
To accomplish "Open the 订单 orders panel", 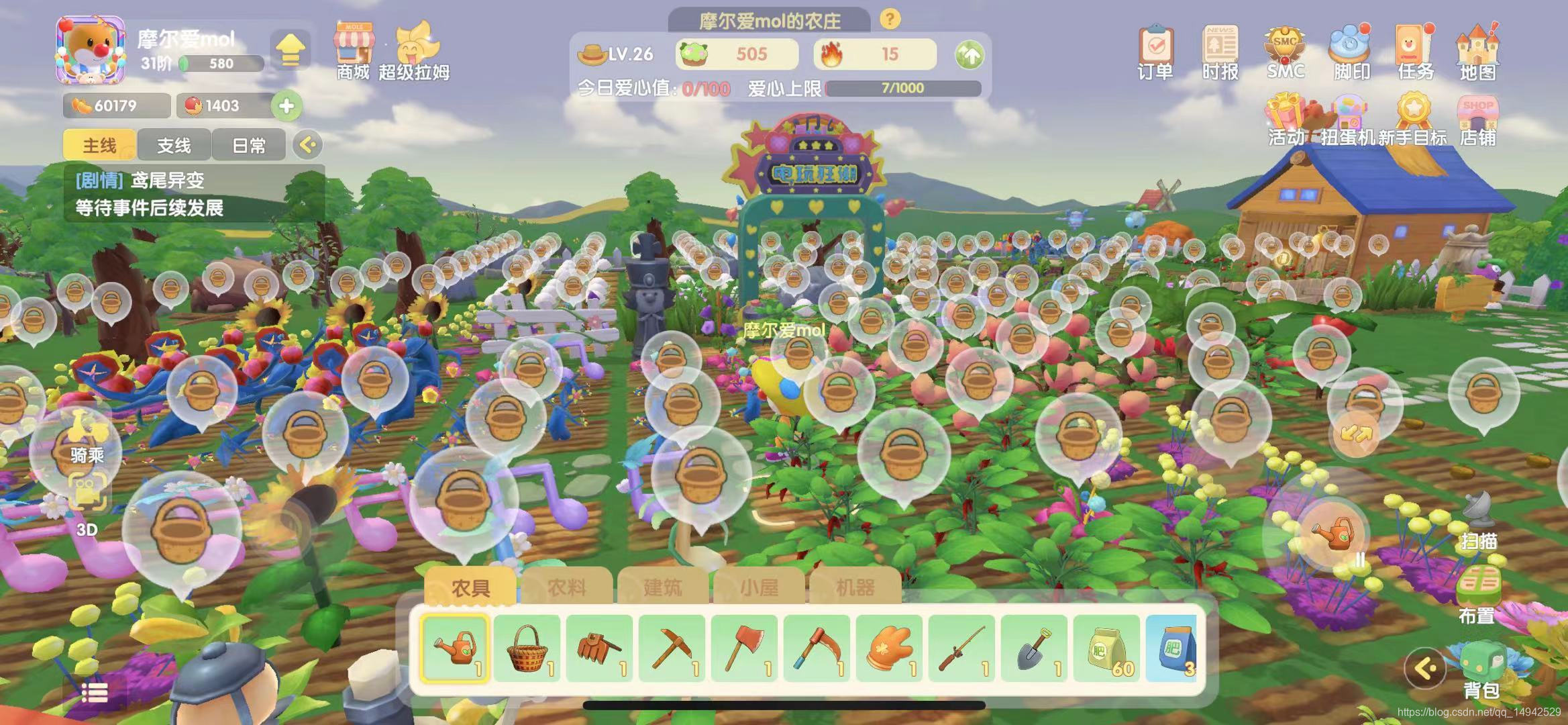I will (1155, 52).
